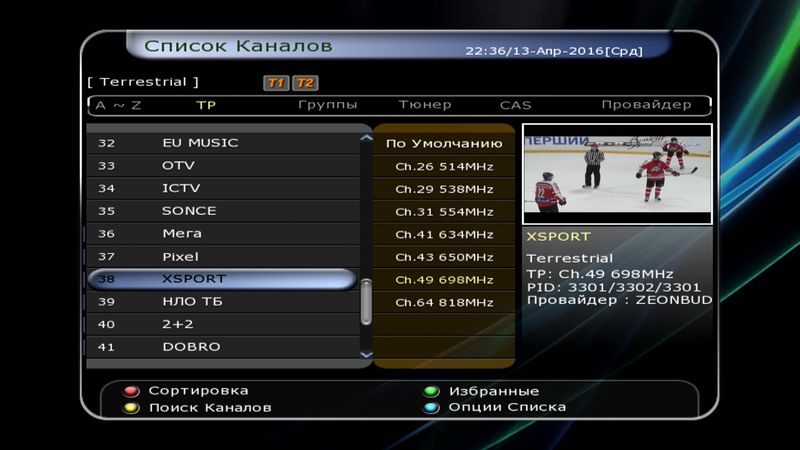Viewport: 800px width, 450px height.
Task: Select the T2 tuner button
Action: 305,83
